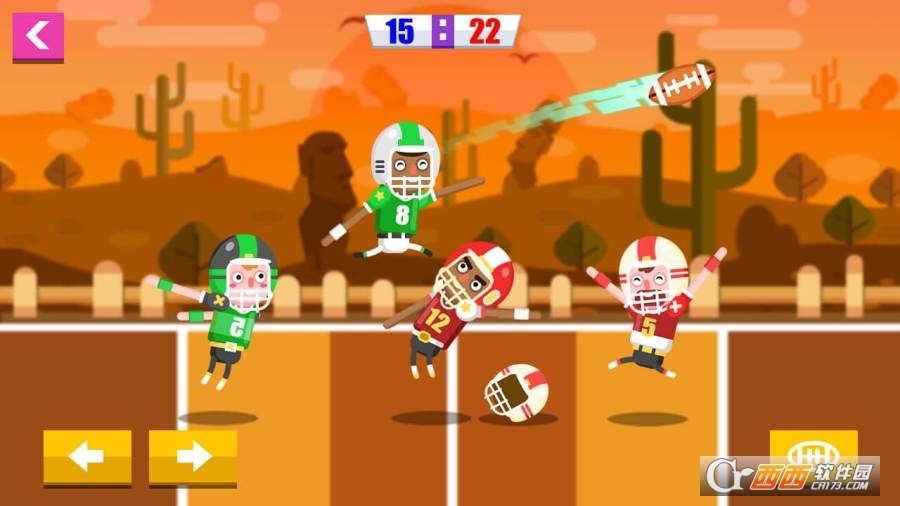Image resolution: width=900 pixels, height=506 pixels.
Task: Tap the yellow left arrow move button
Action: (x=87, y=457)
